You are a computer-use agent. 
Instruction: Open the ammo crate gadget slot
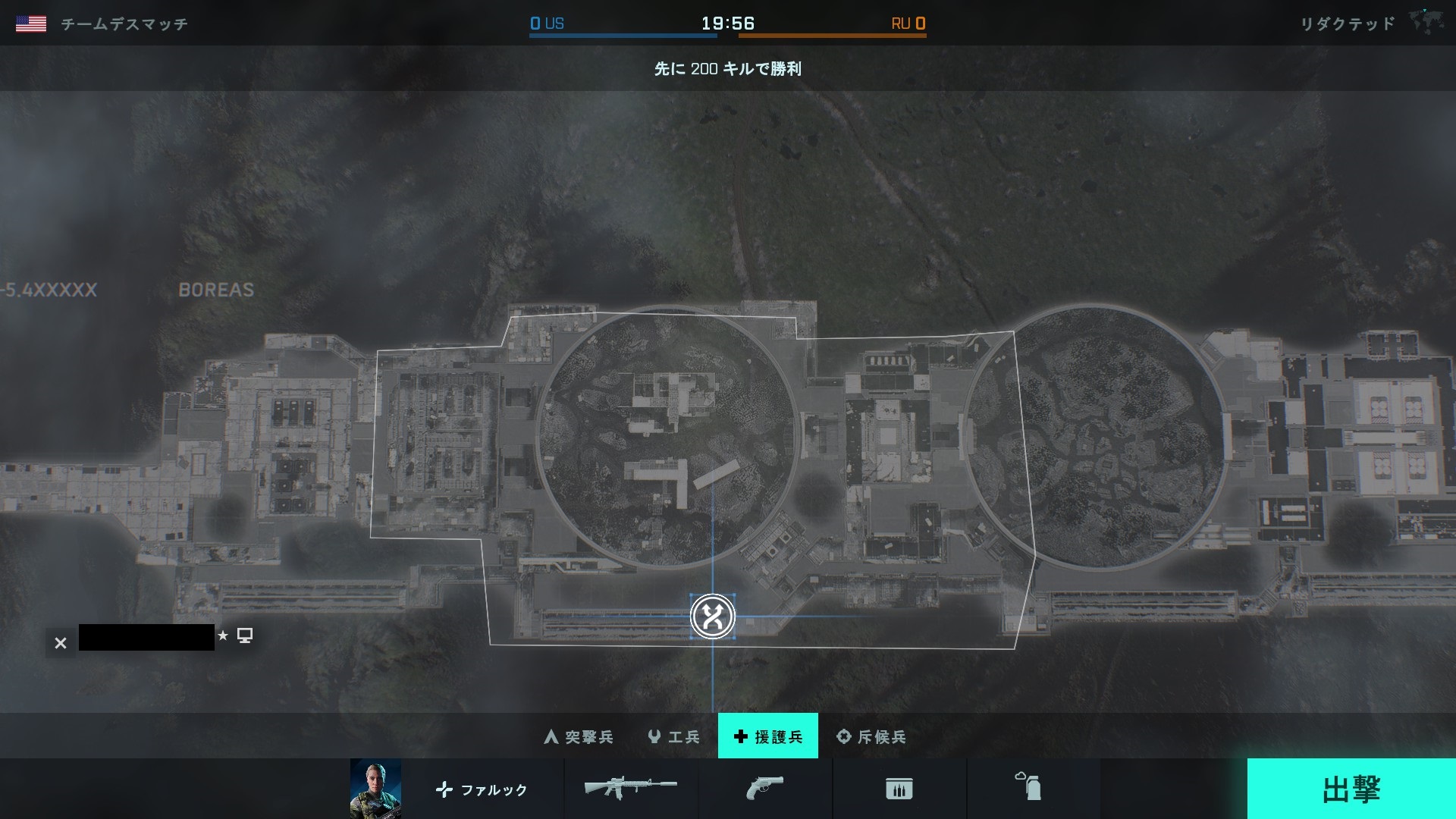(x=899, y=789)
